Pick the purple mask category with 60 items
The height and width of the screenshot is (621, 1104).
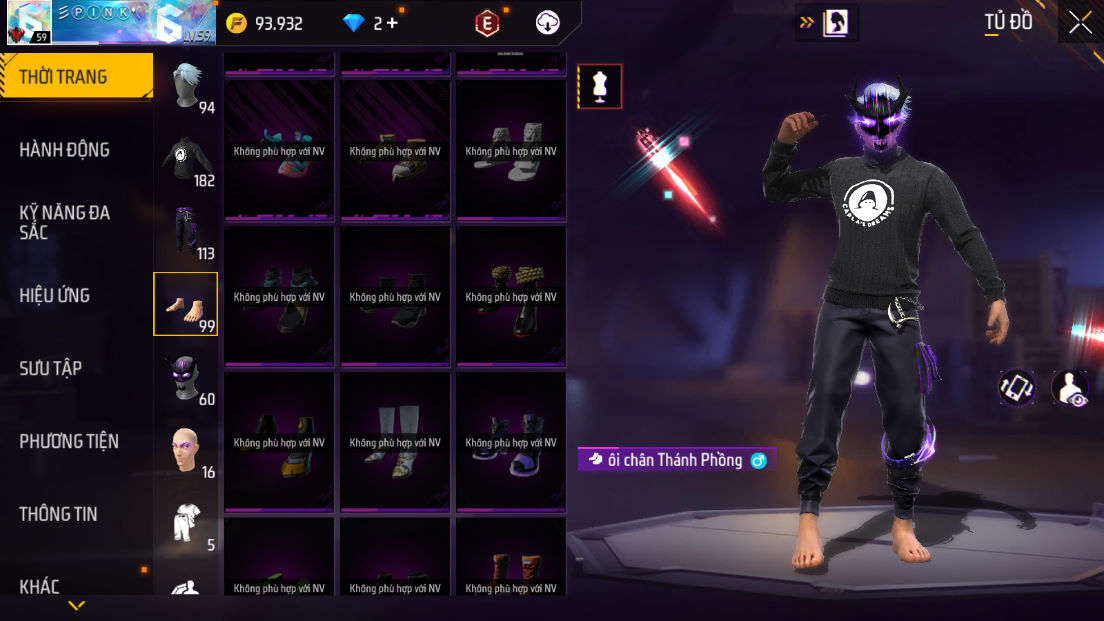click(x=186, y=377)
